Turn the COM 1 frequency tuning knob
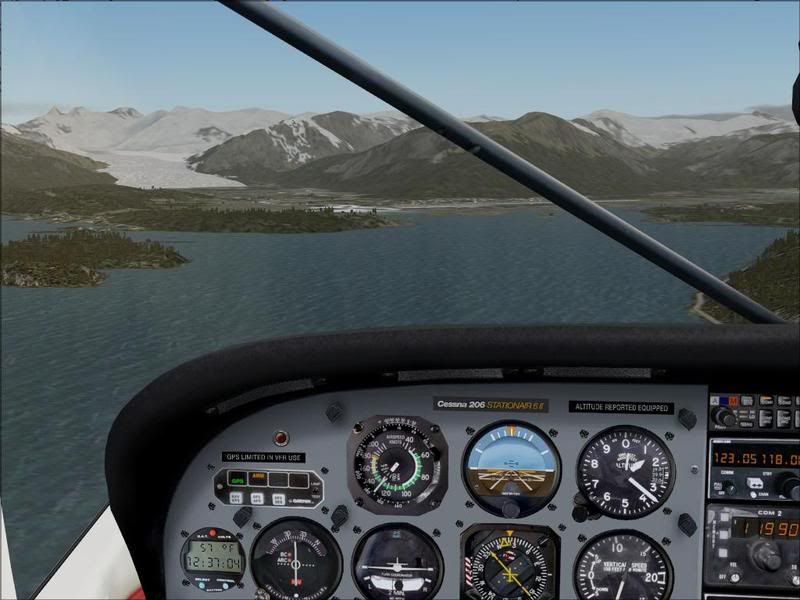This screenshot has height=600, width=800. coord(790,486)
